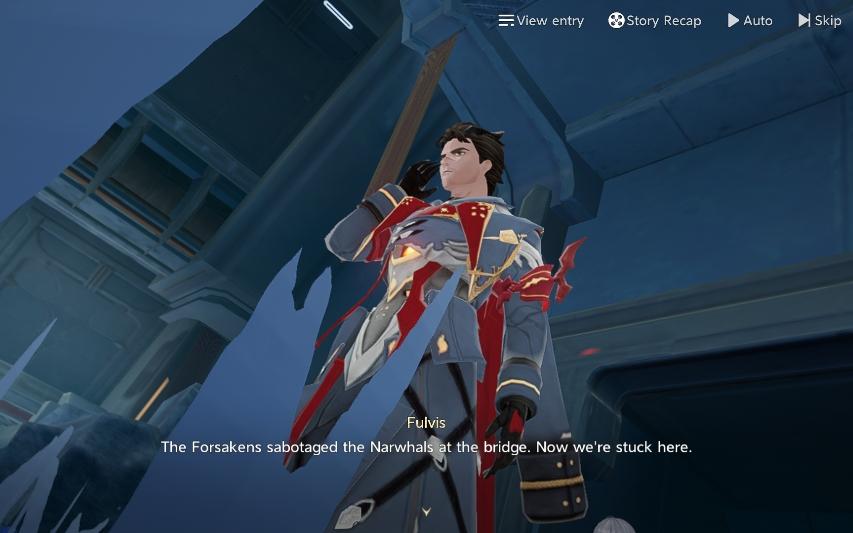The width and height of the screenshot is (853, 533).
Task: Open View entry dialogue log
Action: click(541, 20)
